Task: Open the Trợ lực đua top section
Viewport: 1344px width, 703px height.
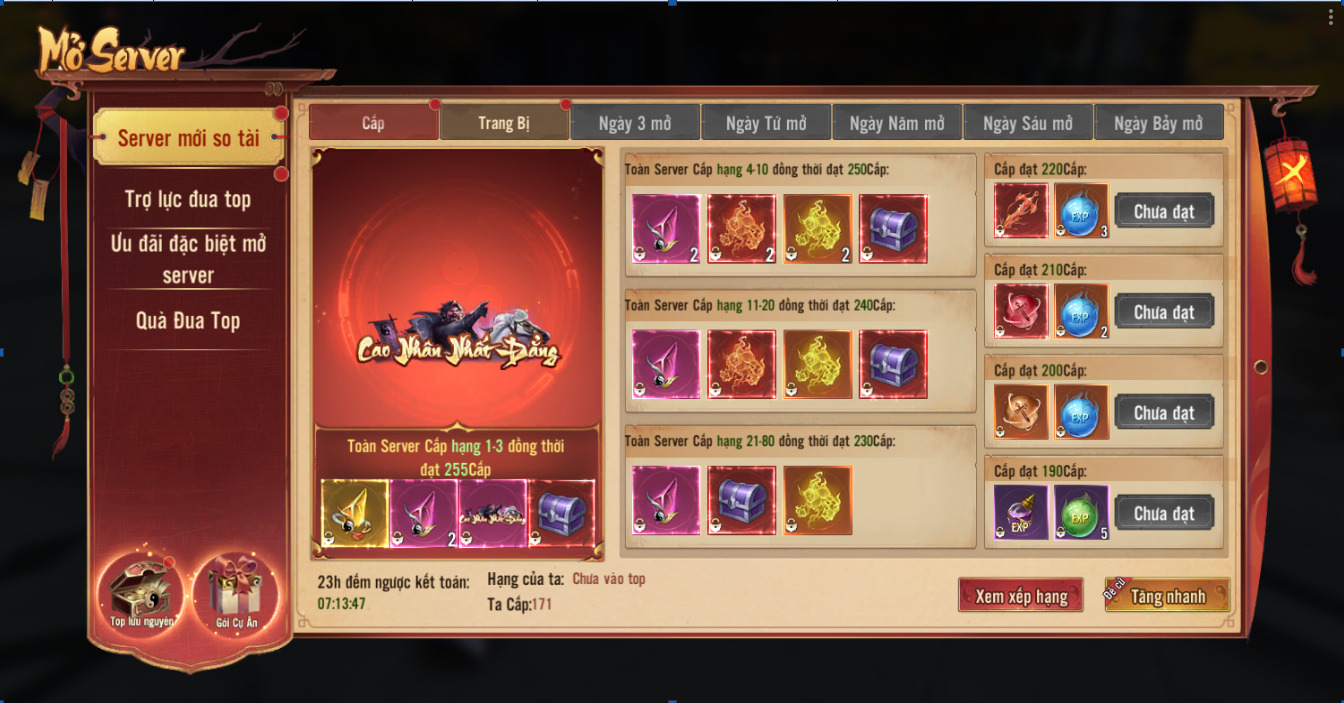Action: 188,199
